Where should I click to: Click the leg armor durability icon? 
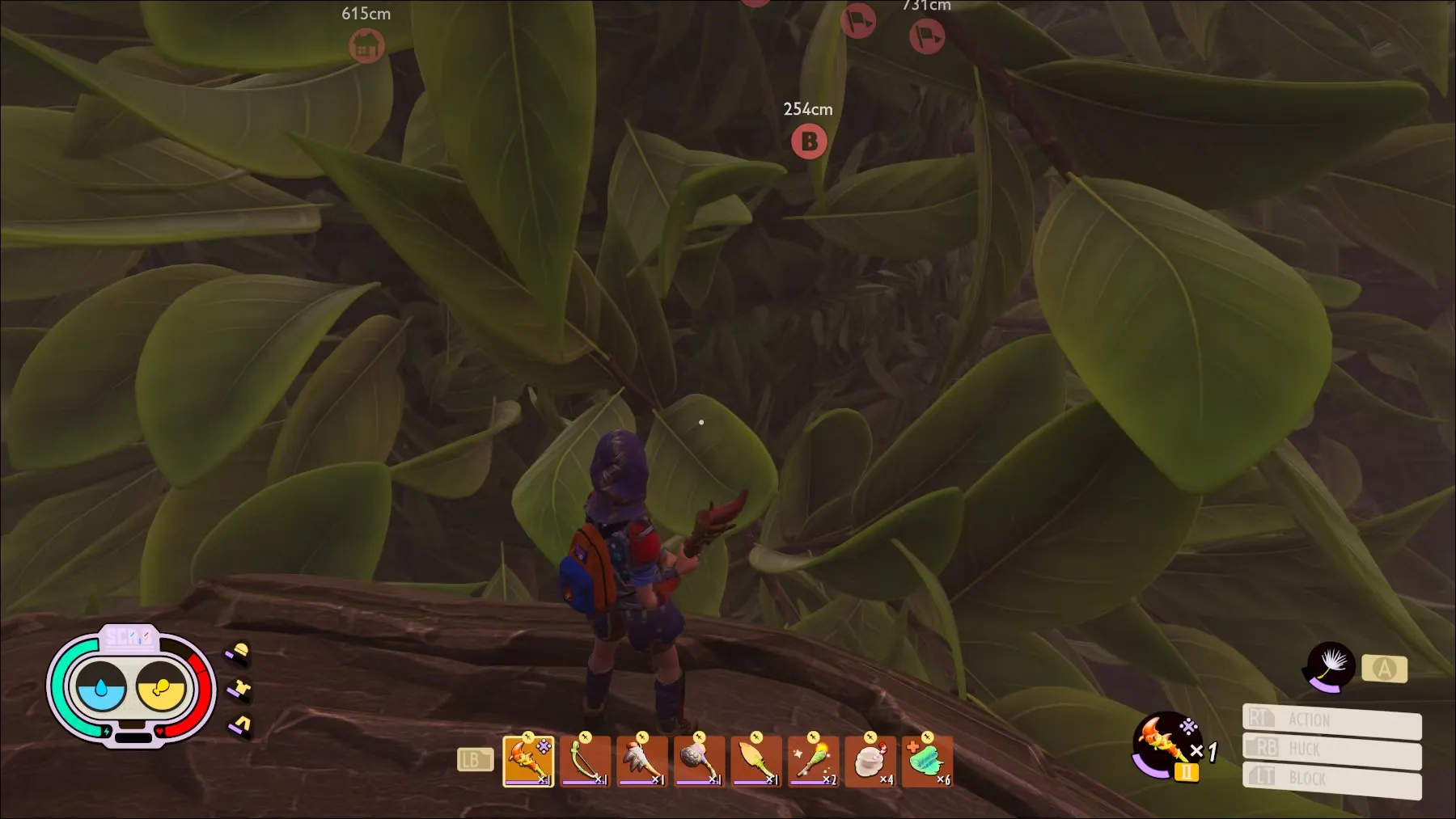(x=239, y=725)
